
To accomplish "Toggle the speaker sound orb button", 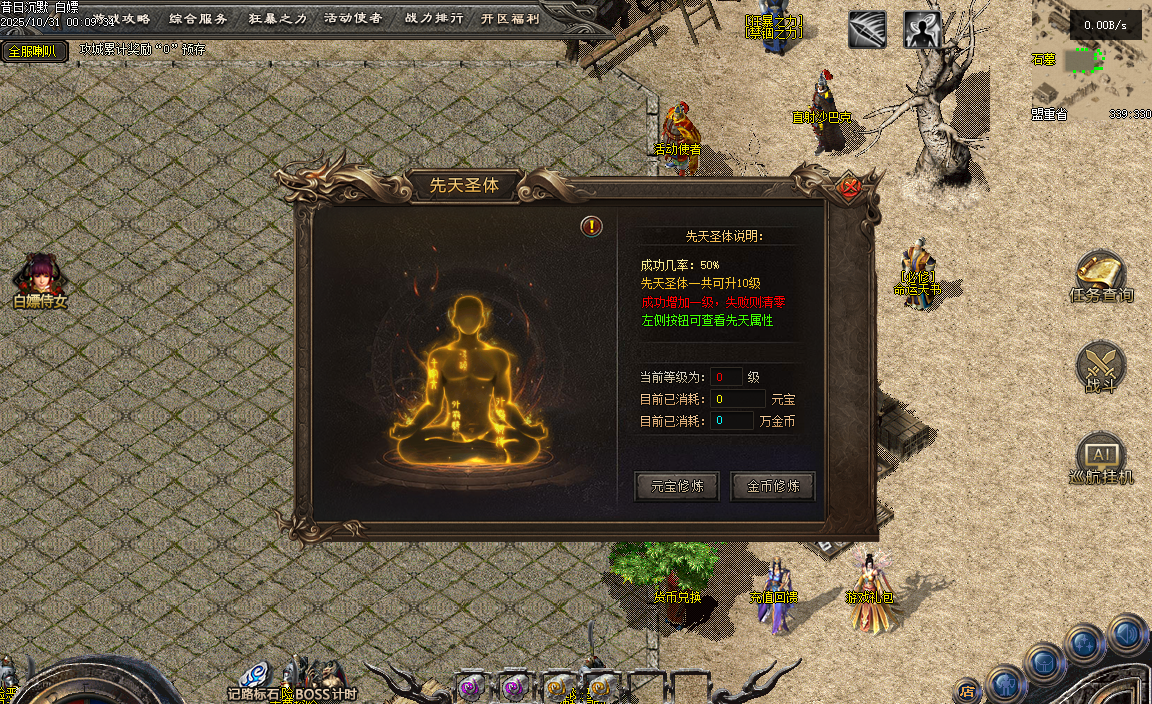I will pos(1127,633).
